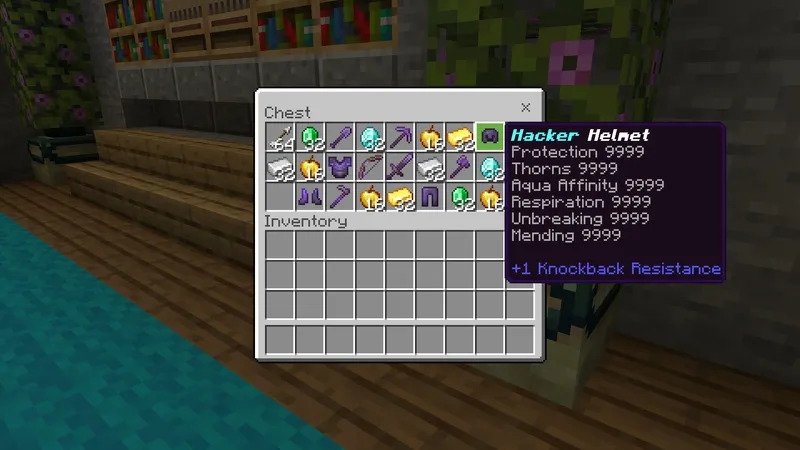Pick up the netherite leggings
The height and width of the screenshot is (450, 800).
point(430,196)
